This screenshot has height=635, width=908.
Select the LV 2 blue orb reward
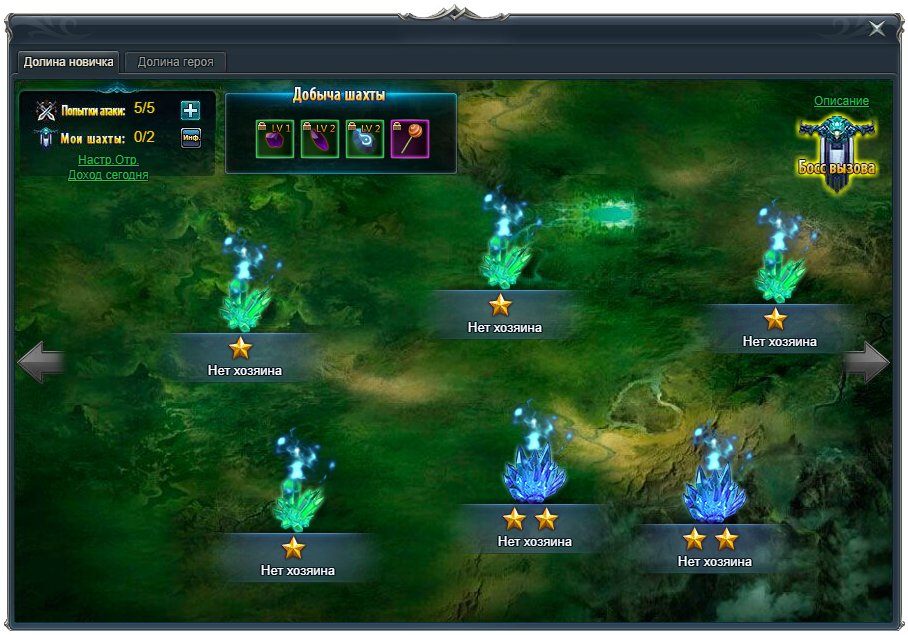click(364, 139)
